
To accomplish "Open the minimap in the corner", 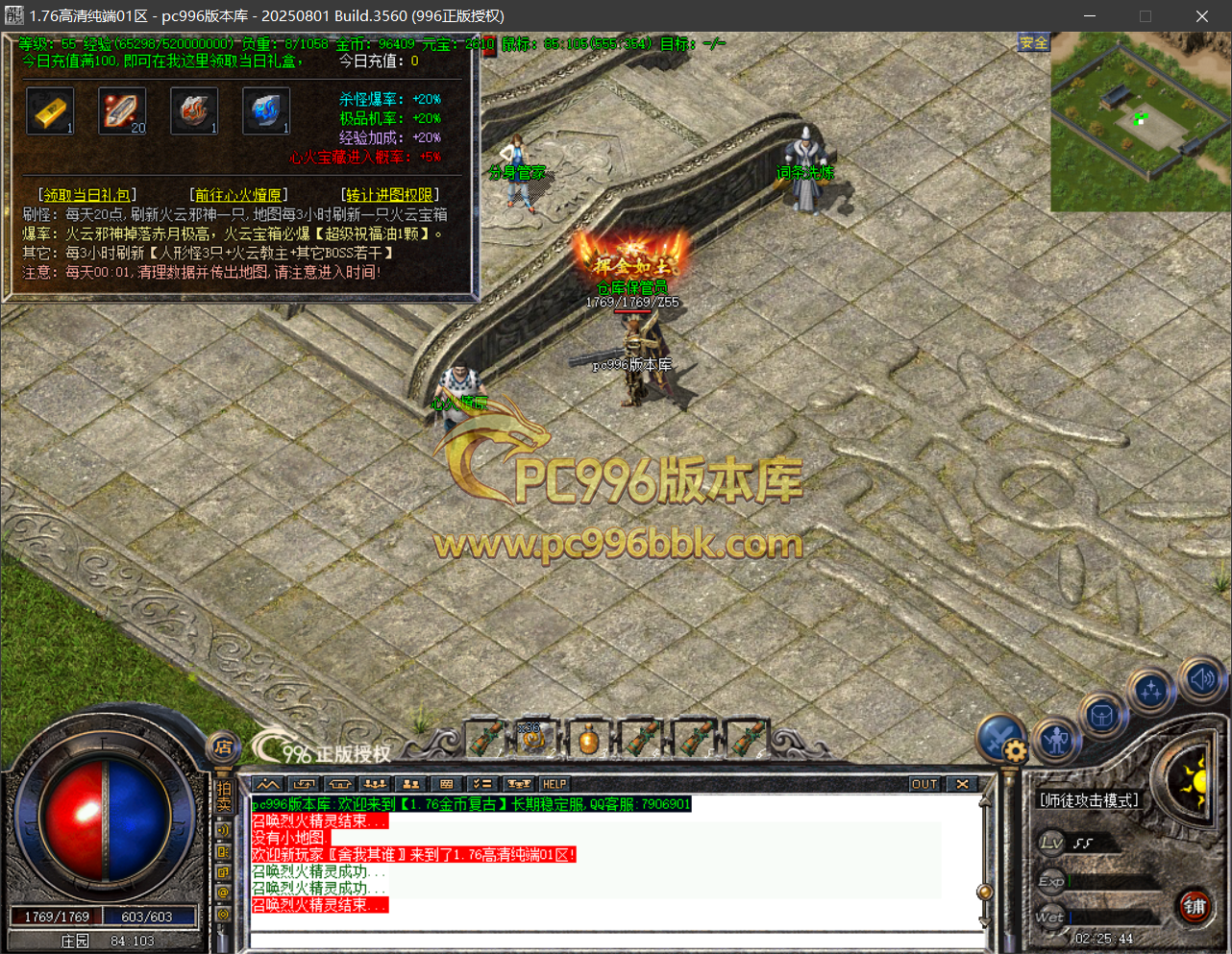I will pyautogui.click(x=1141, y=122).
